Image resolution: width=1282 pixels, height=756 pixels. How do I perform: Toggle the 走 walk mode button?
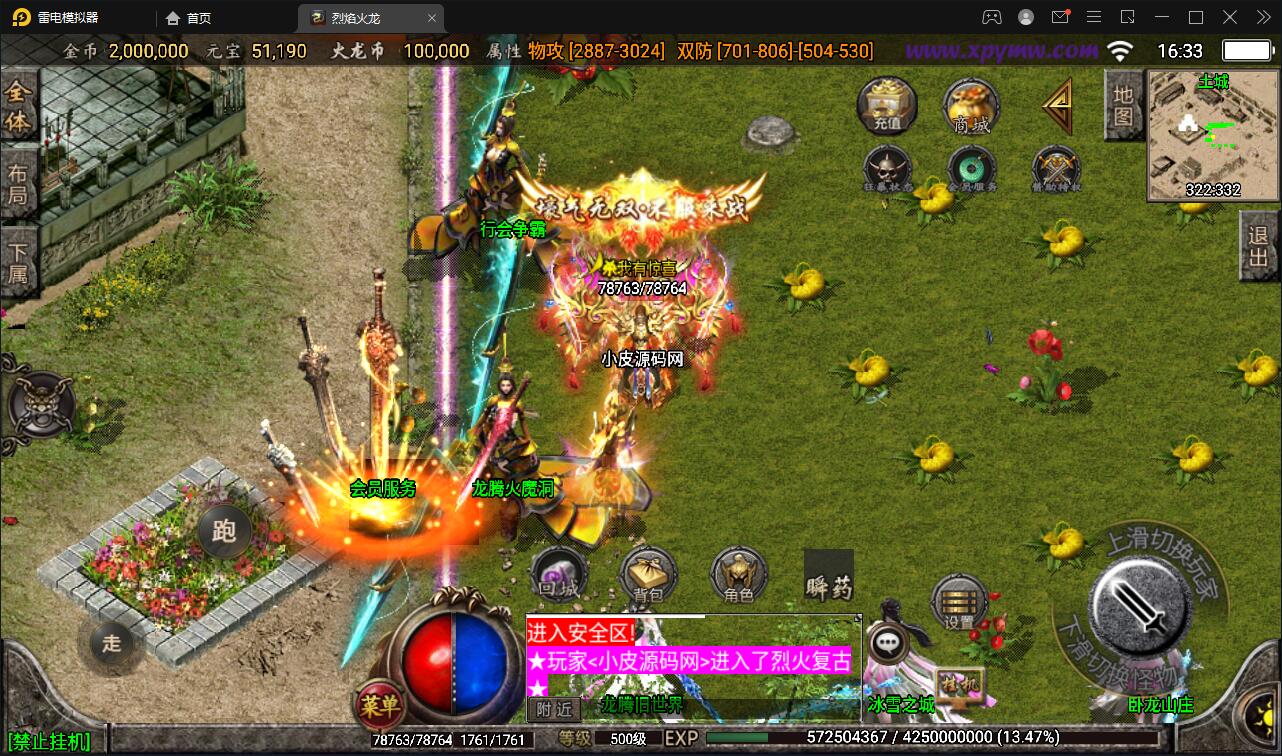point(111,643)
